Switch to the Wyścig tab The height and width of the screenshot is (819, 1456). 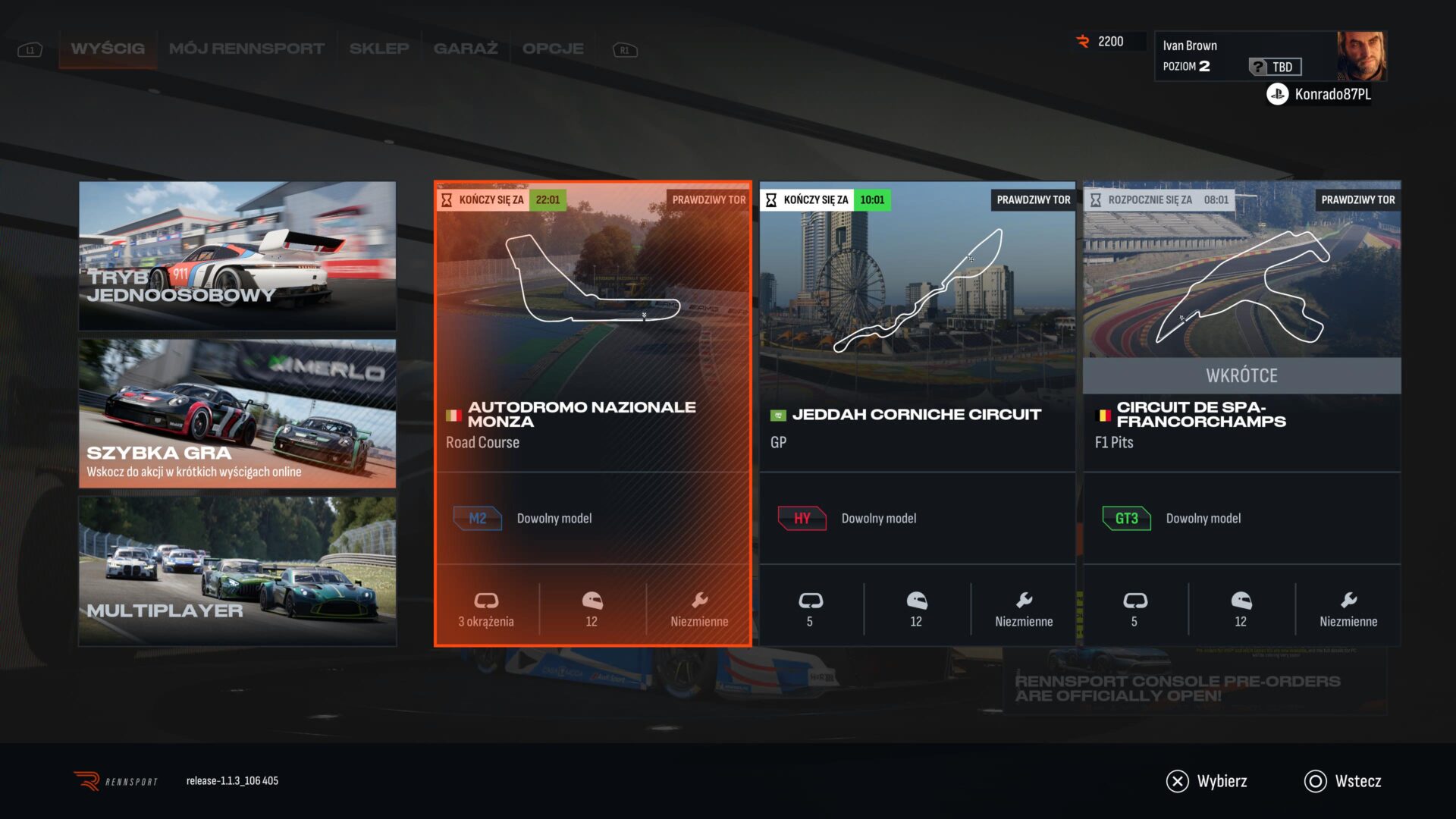coord(108,49)
